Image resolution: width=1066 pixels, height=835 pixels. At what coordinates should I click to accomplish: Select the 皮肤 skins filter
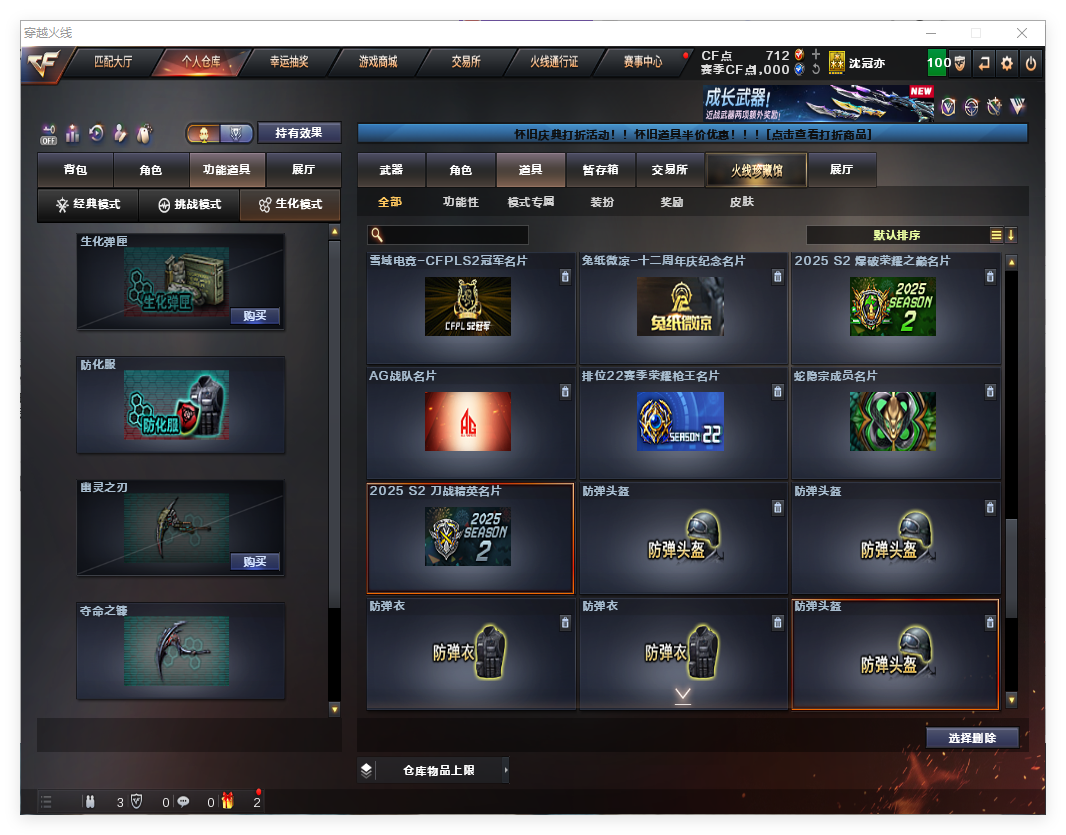(742, 202)
